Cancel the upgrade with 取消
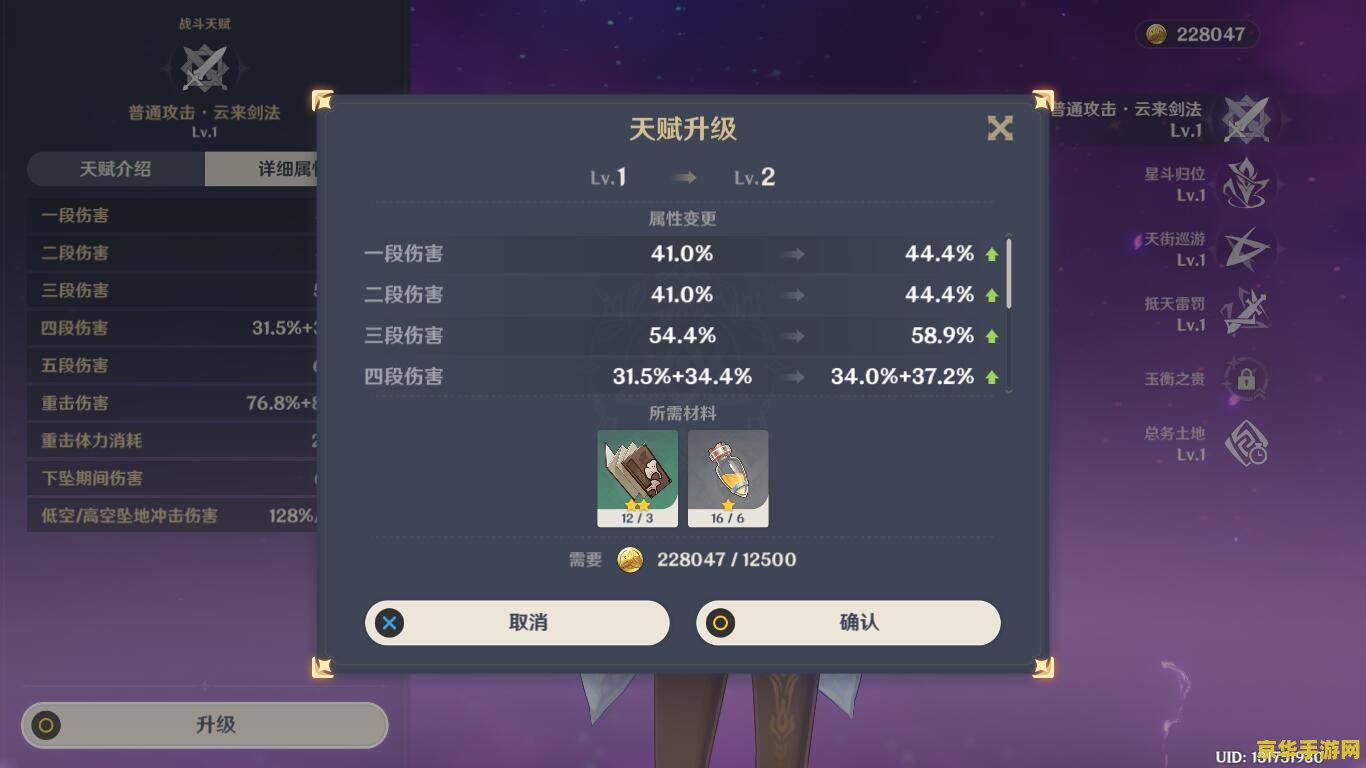 click(x=517, y=622)
